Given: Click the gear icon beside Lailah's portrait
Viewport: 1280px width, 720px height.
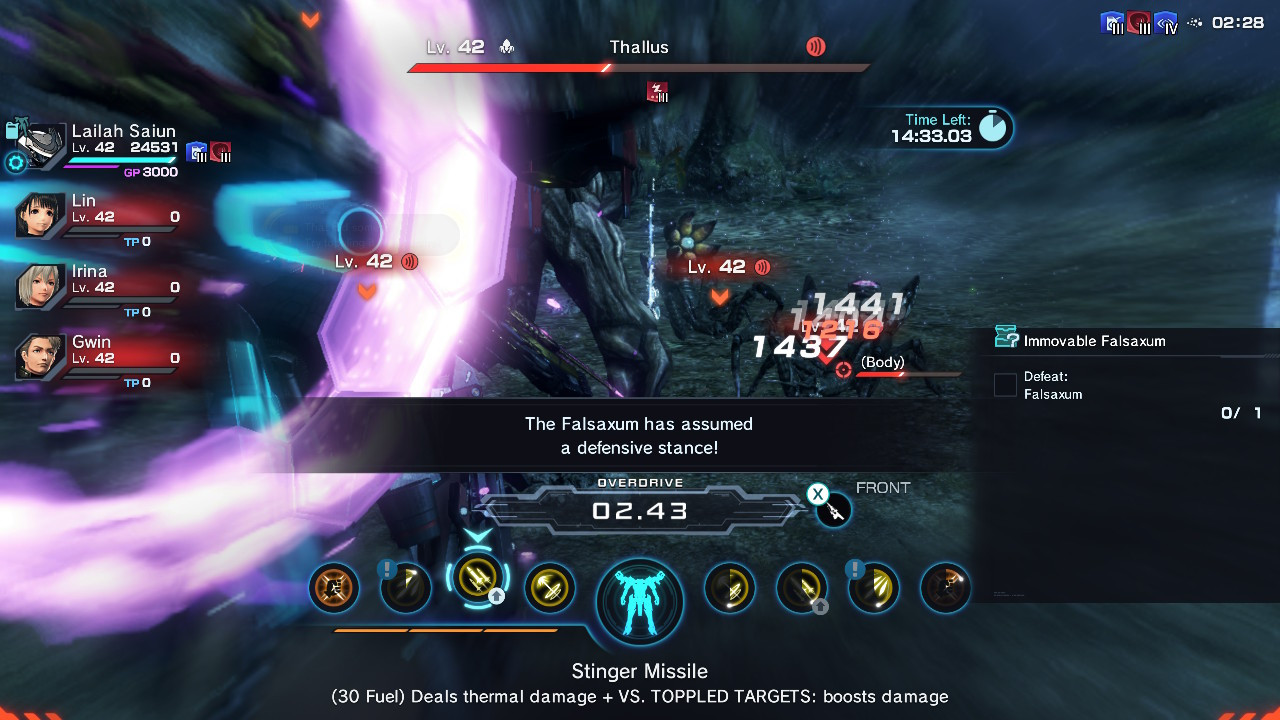Looking at the screenshot, I should pyautogui.click(x=16, y=163).
